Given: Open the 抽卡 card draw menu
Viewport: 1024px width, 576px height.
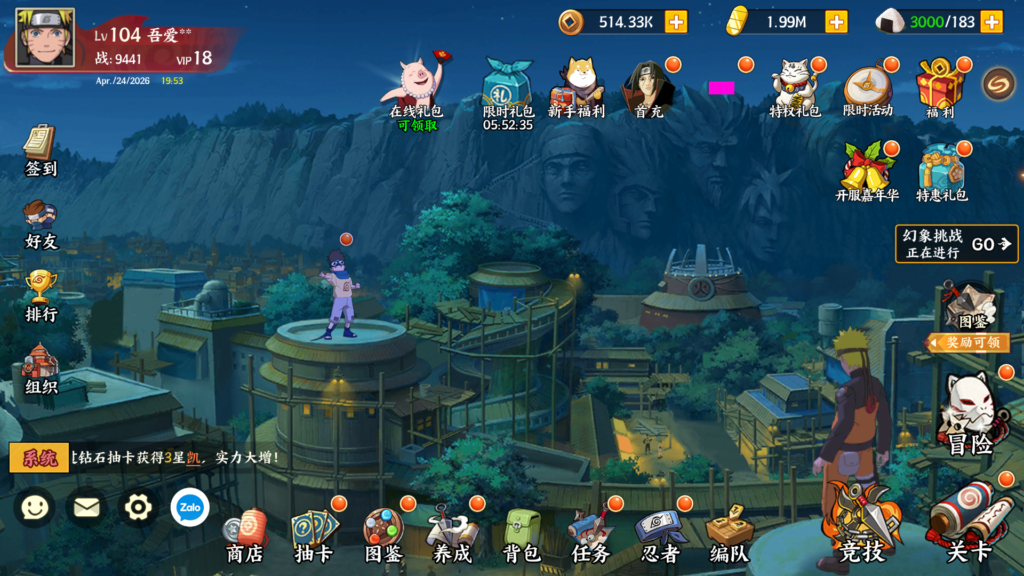Looking at the screenshot, I should coord(314,535).
